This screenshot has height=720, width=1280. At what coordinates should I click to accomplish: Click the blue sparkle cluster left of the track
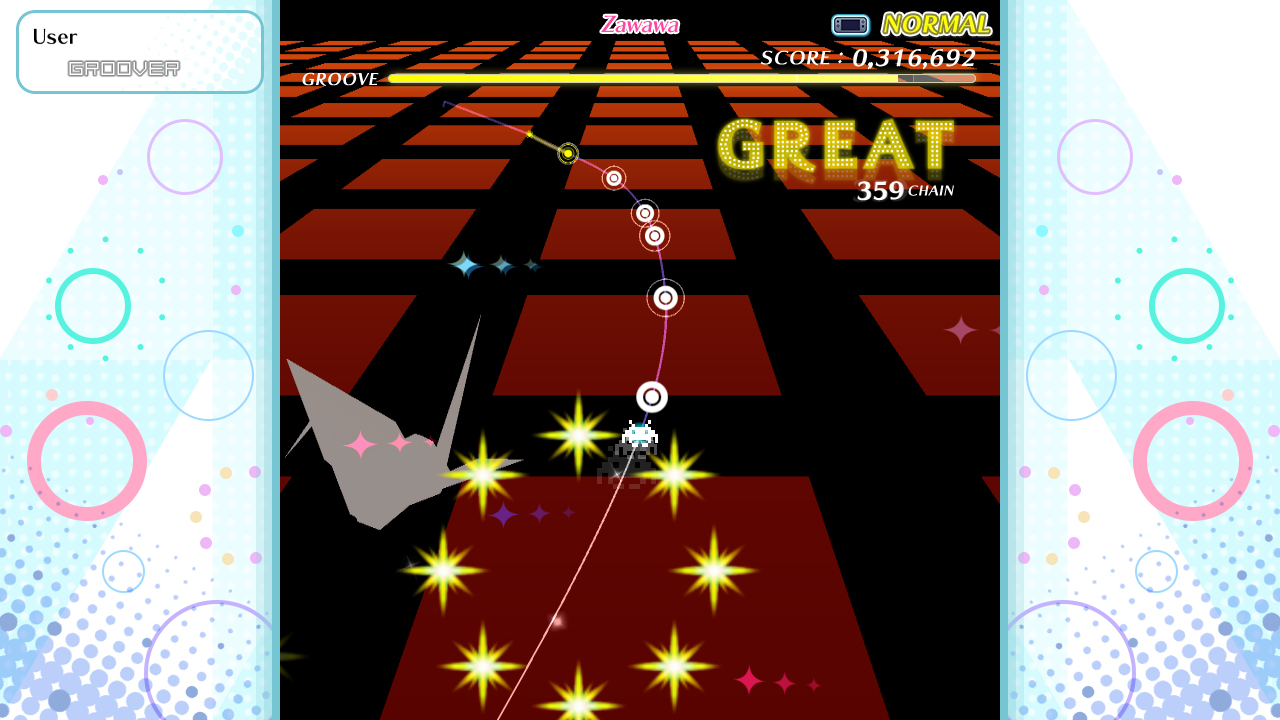497,266
